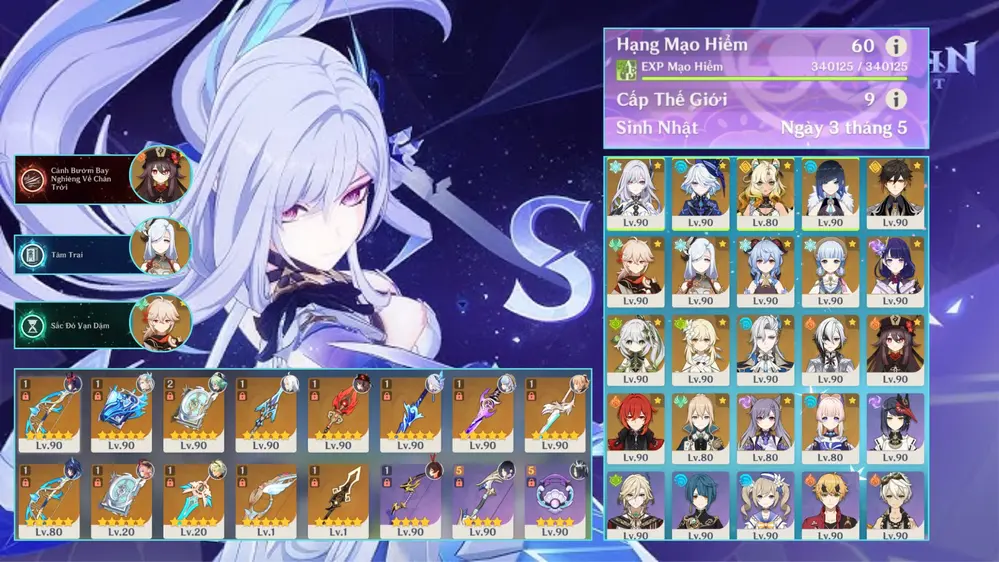999x562 pixels.
Task: Open Raiden Shogun's character tile
Action: (x=893, y=266)
